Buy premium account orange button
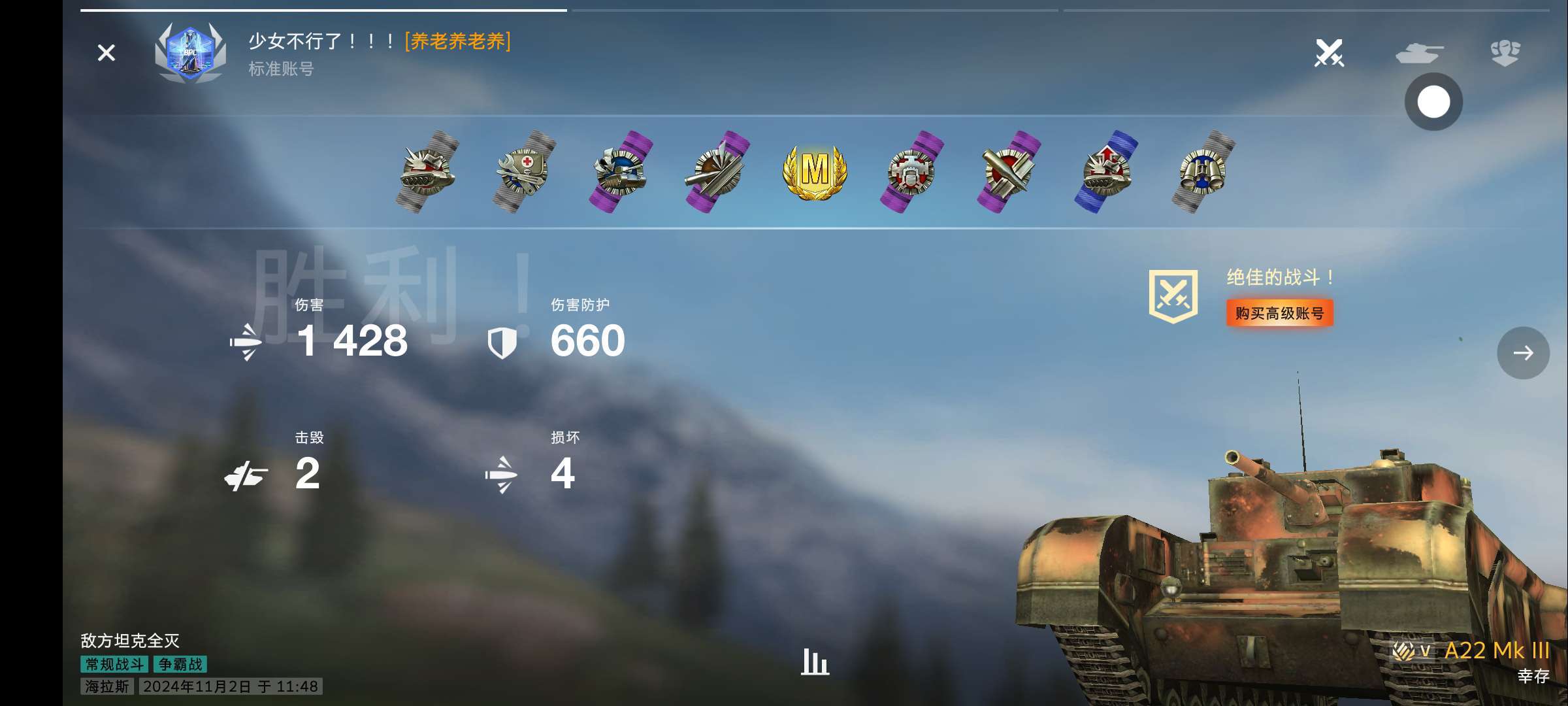Viewport: 1568px width, 706px height. click(x=1279, y=313)
